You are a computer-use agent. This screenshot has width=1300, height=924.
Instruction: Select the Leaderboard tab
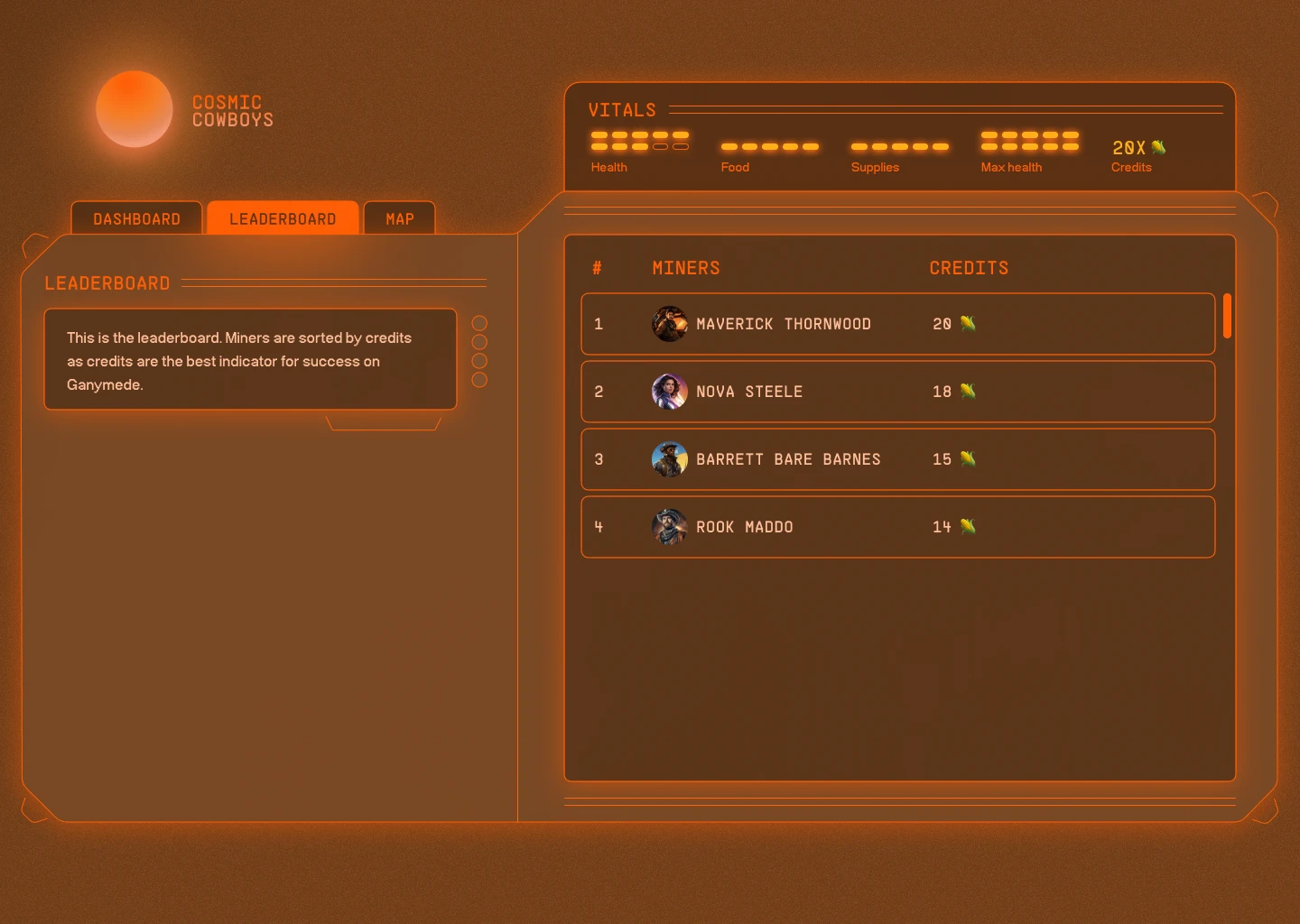pyautogui.click(x=283, y=218)
